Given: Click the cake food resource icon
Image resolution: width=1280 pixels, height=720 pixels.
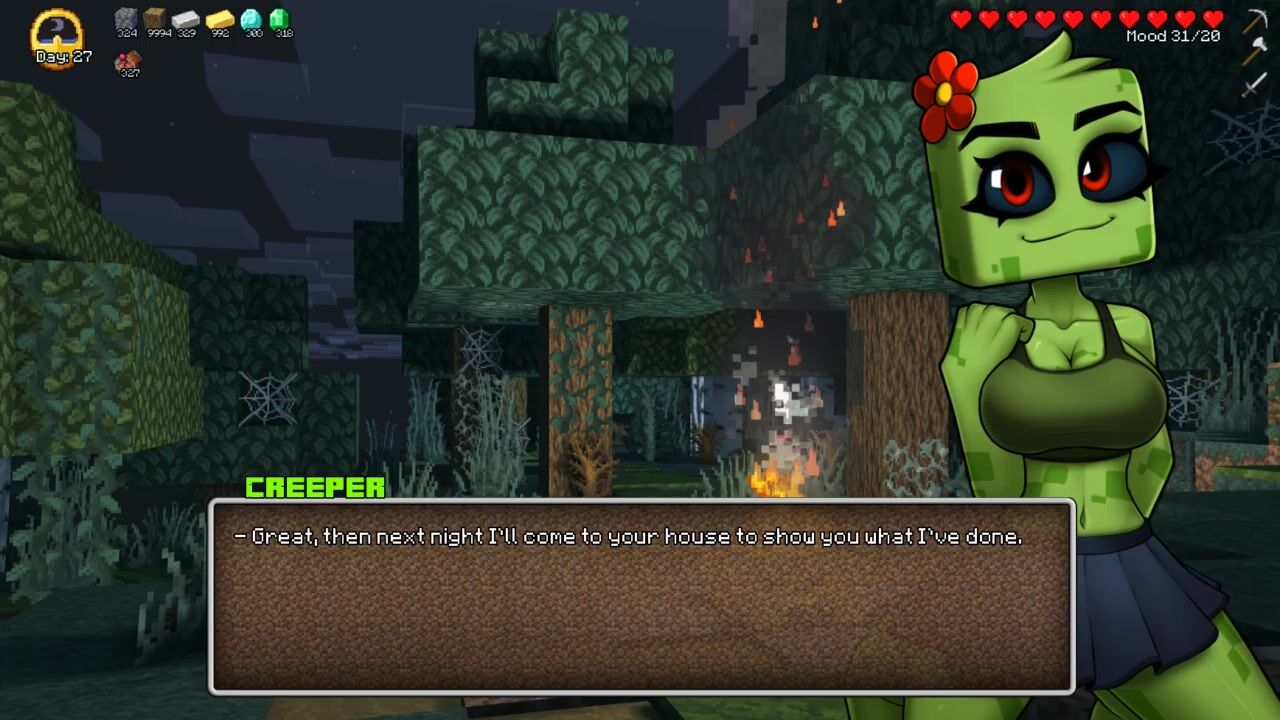Looking at the screenshot, I should 128,61.
